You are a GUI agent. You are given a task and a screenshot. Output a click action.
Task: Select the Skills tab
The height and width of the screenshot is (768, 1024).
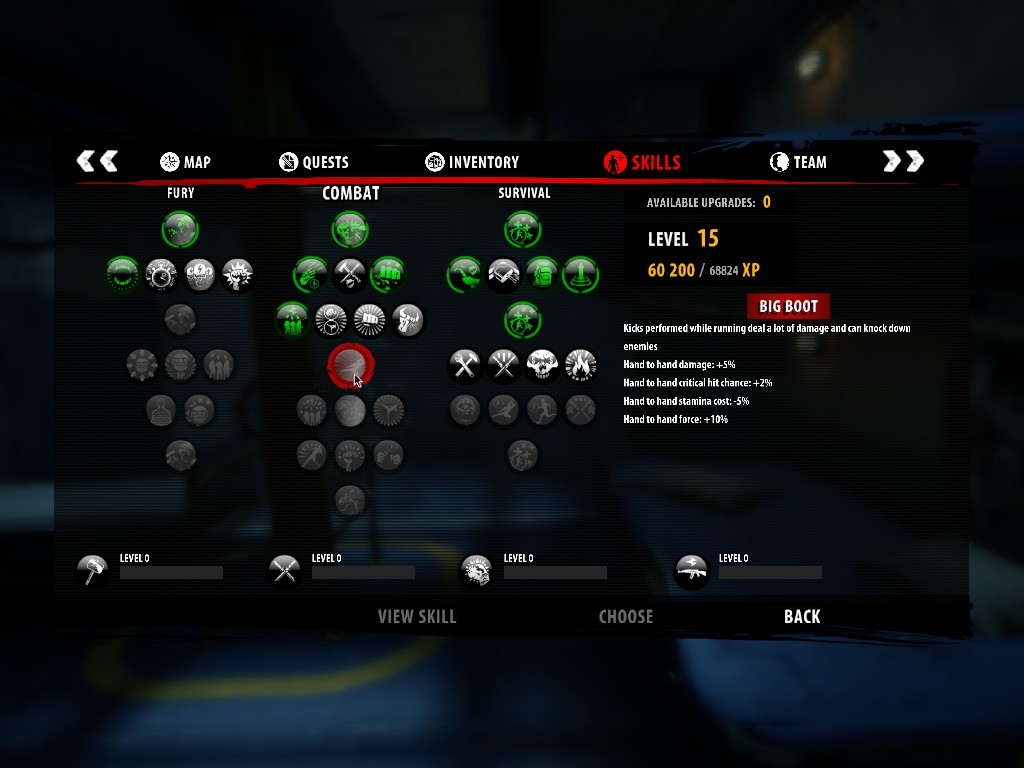tap(643, 162)
